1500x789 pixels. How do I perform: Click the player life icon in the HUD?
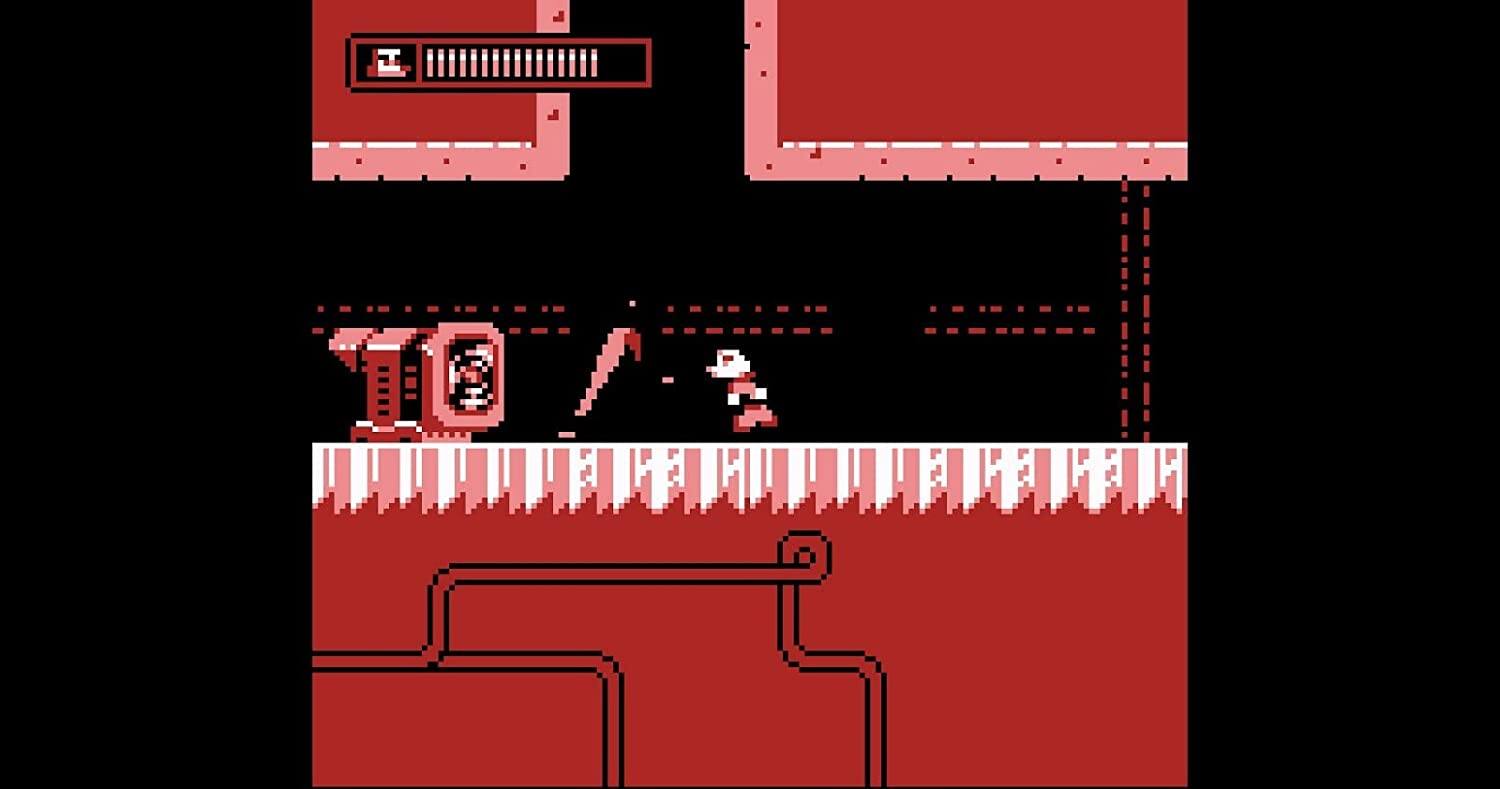tap(389, 62)
